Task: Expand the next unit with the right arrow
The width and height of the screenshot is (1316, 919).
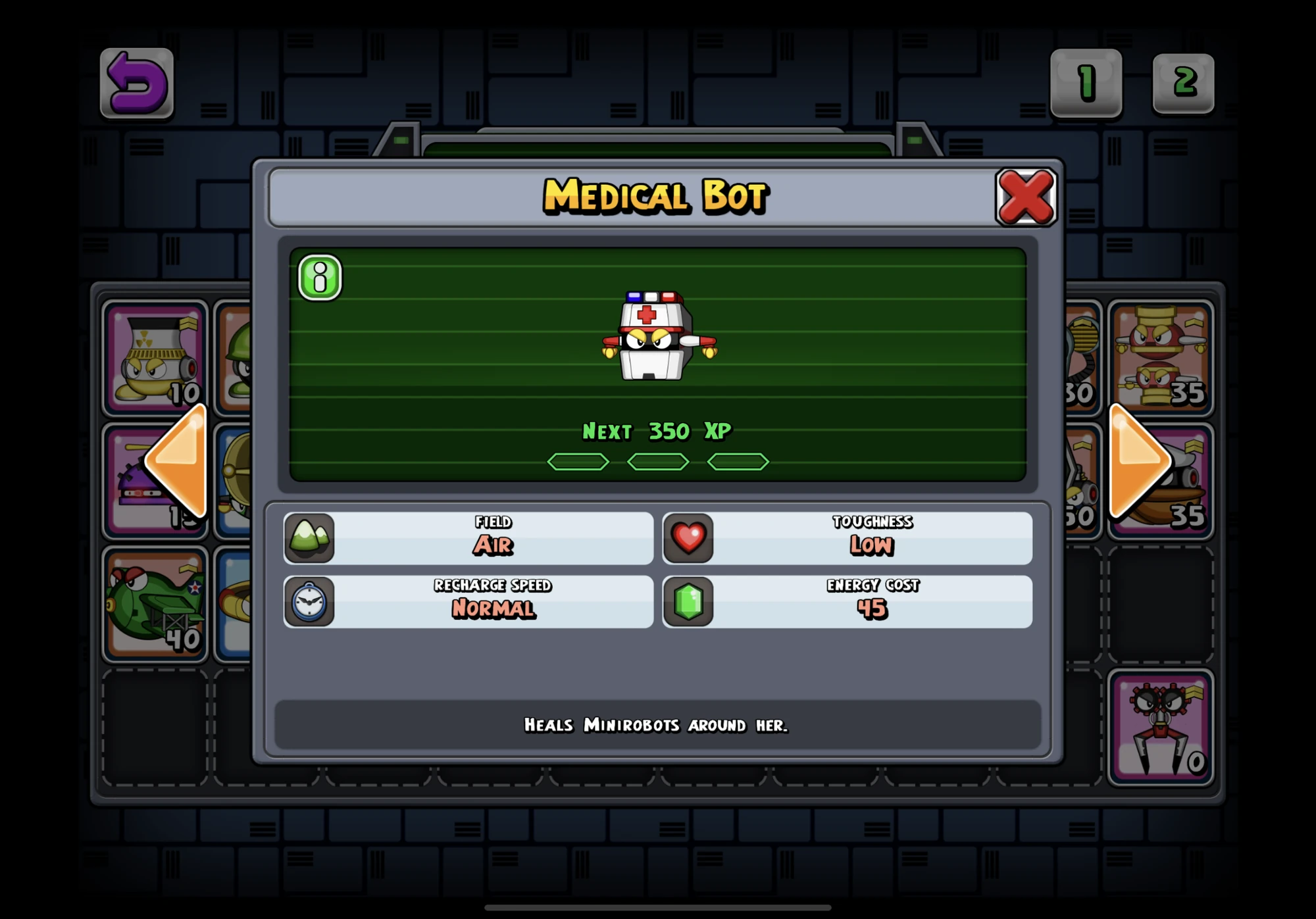Action: [x=1134, y=459]
